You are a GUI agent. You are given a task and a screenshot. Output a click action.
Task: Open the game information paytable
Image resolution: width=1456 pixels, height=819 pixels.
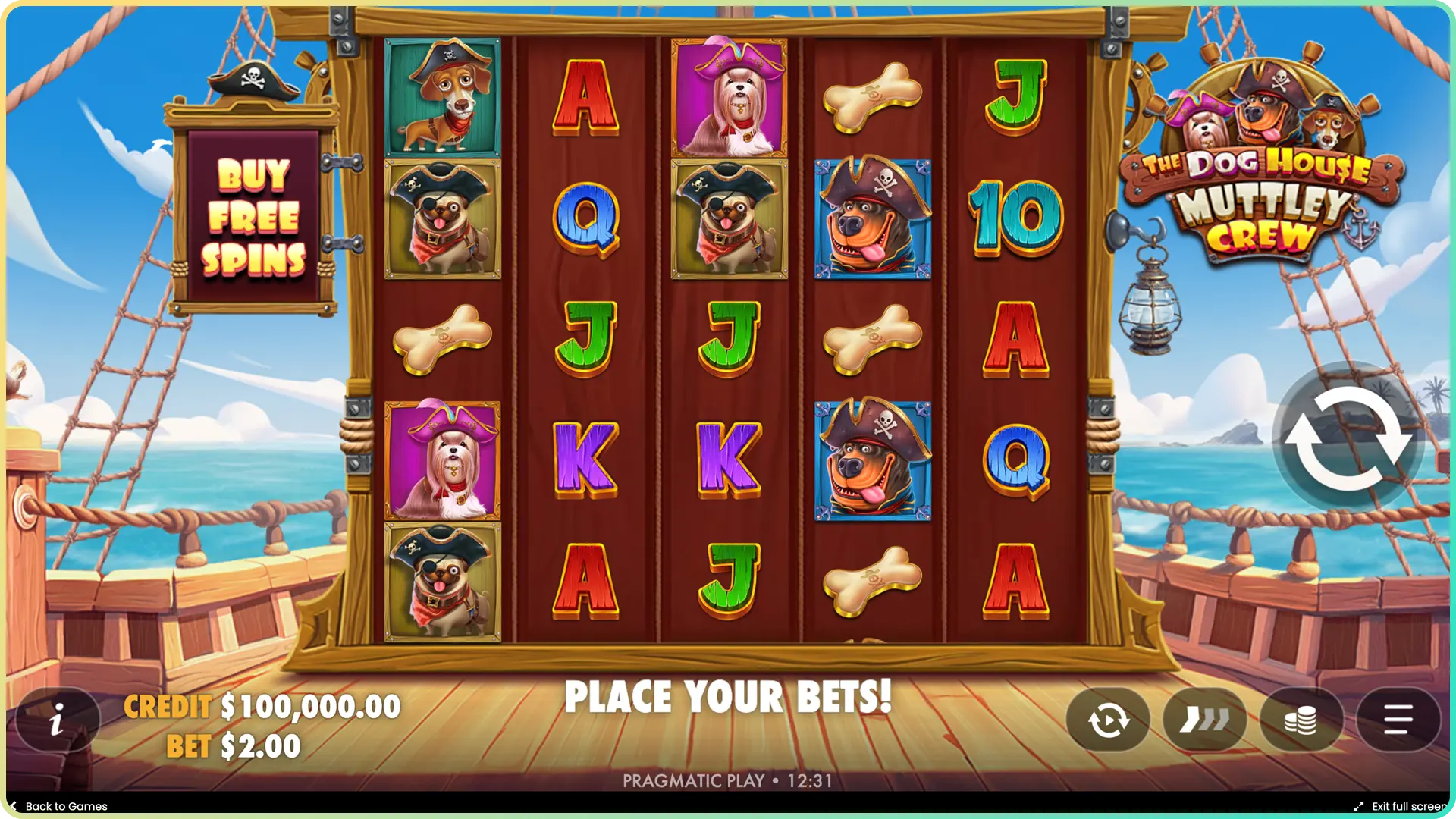(57, 720)
